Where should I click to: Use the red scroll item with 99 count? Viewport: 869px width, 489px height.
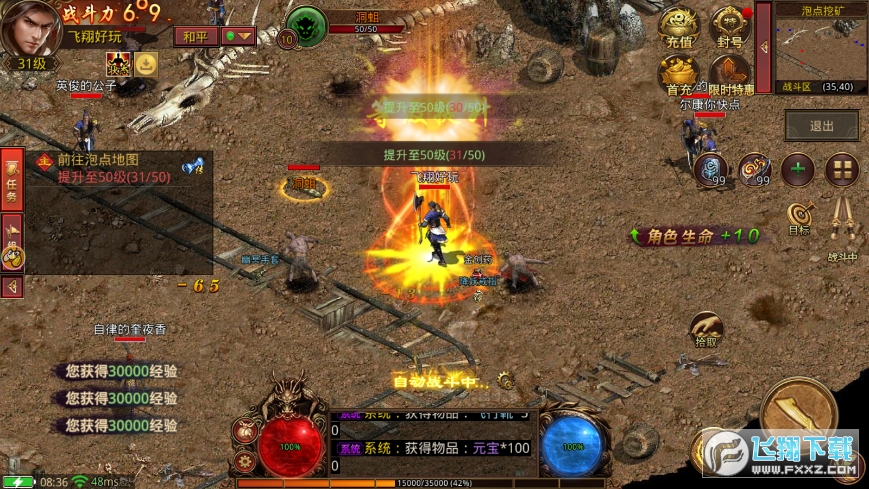pyautogui.click(x=754, y=169)
